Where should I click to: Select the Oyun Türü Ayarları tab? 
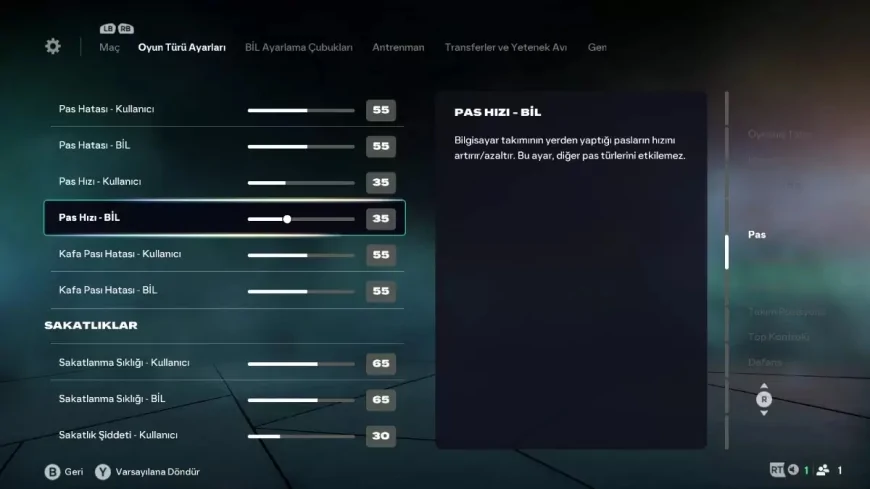[182, 47]
